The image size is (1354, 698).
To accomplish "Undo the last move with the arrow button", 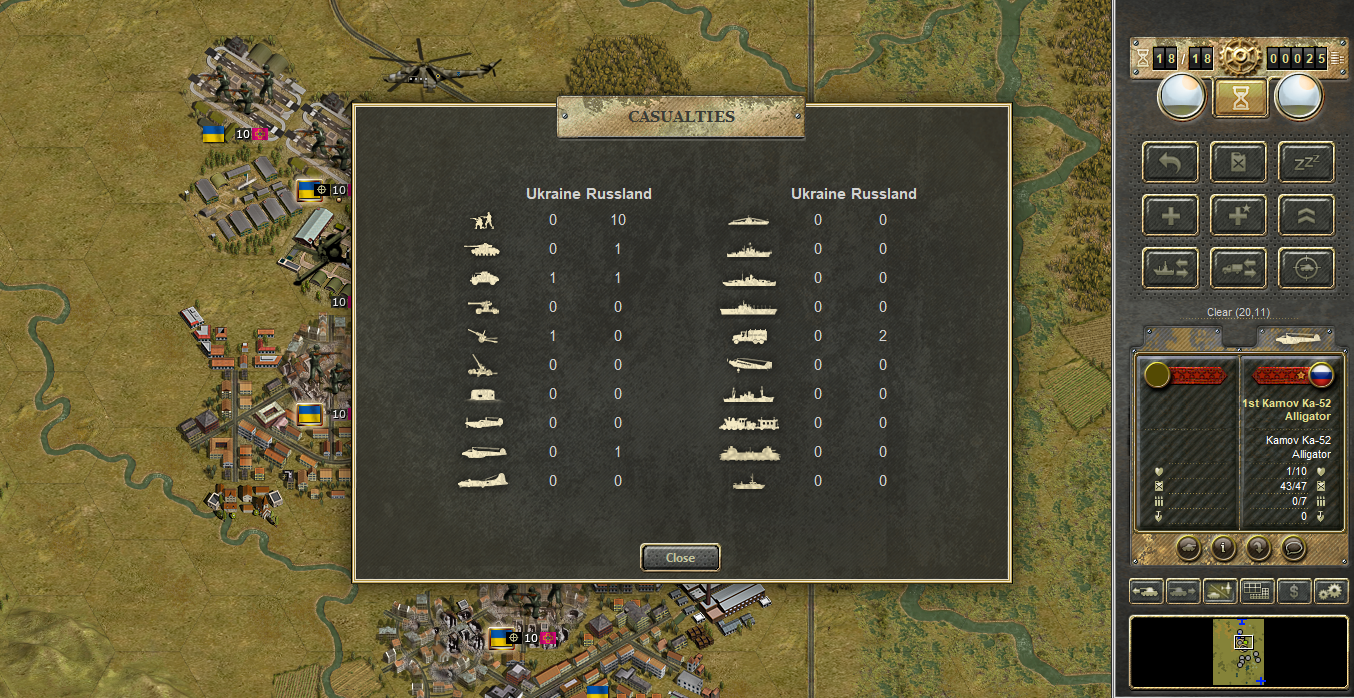I will click(1171, 162).
